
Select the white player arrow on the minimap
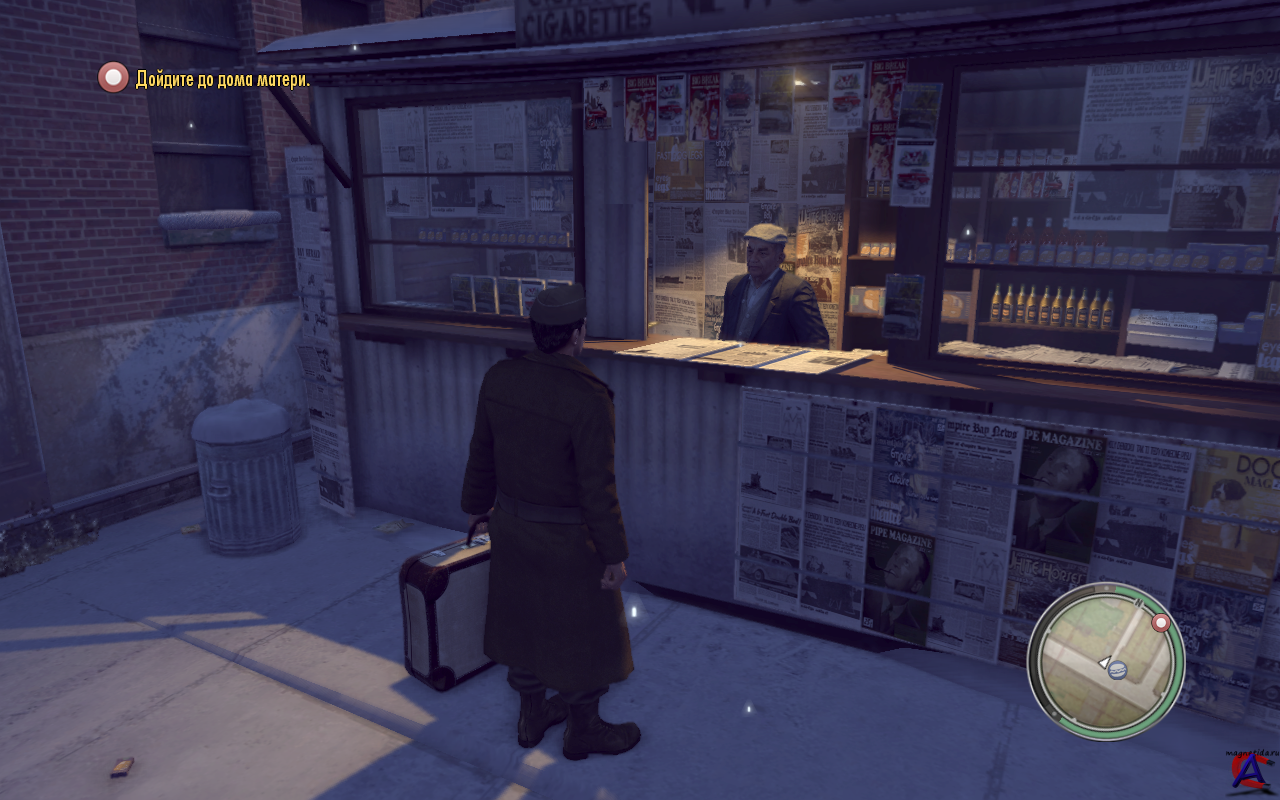tap(1104, 661)
